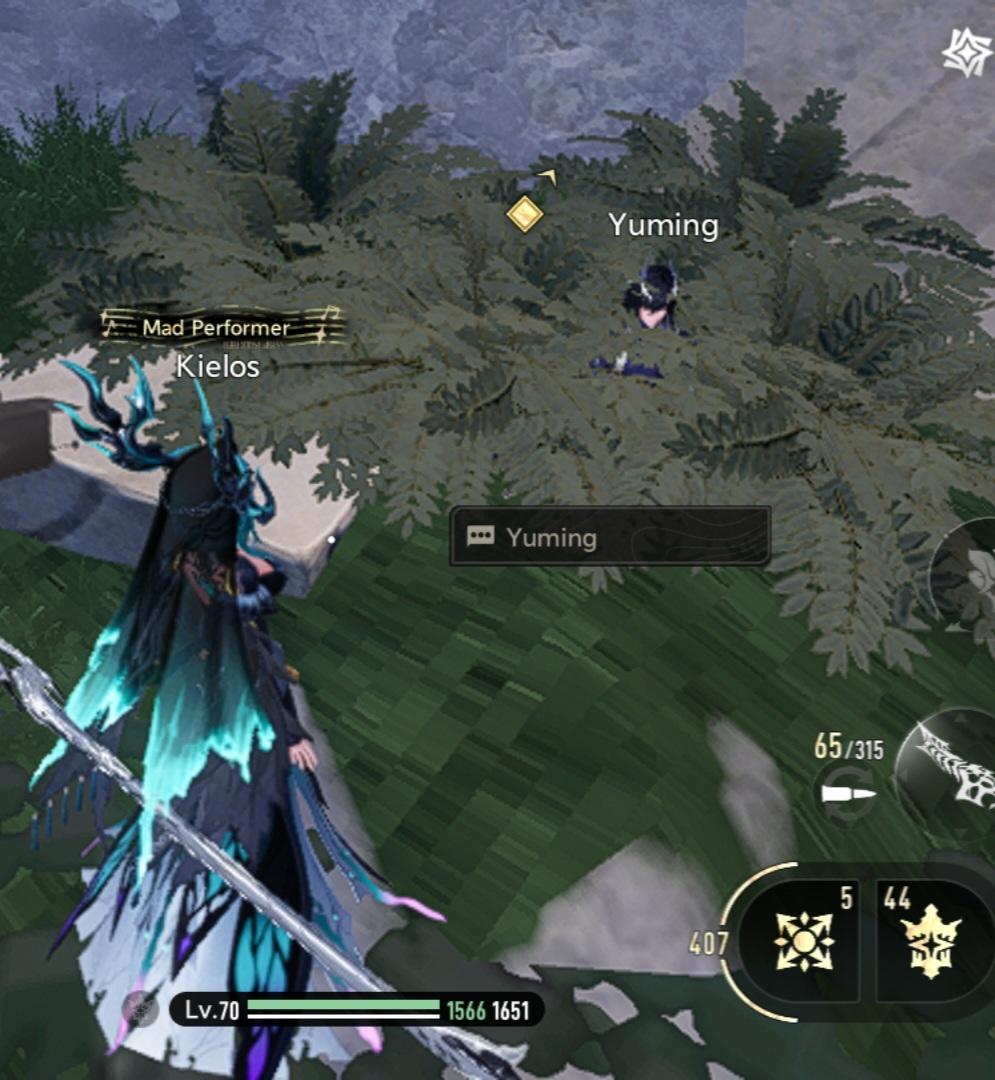
Task: Open the four-point star icon in the corner
Action: (967, 51)
